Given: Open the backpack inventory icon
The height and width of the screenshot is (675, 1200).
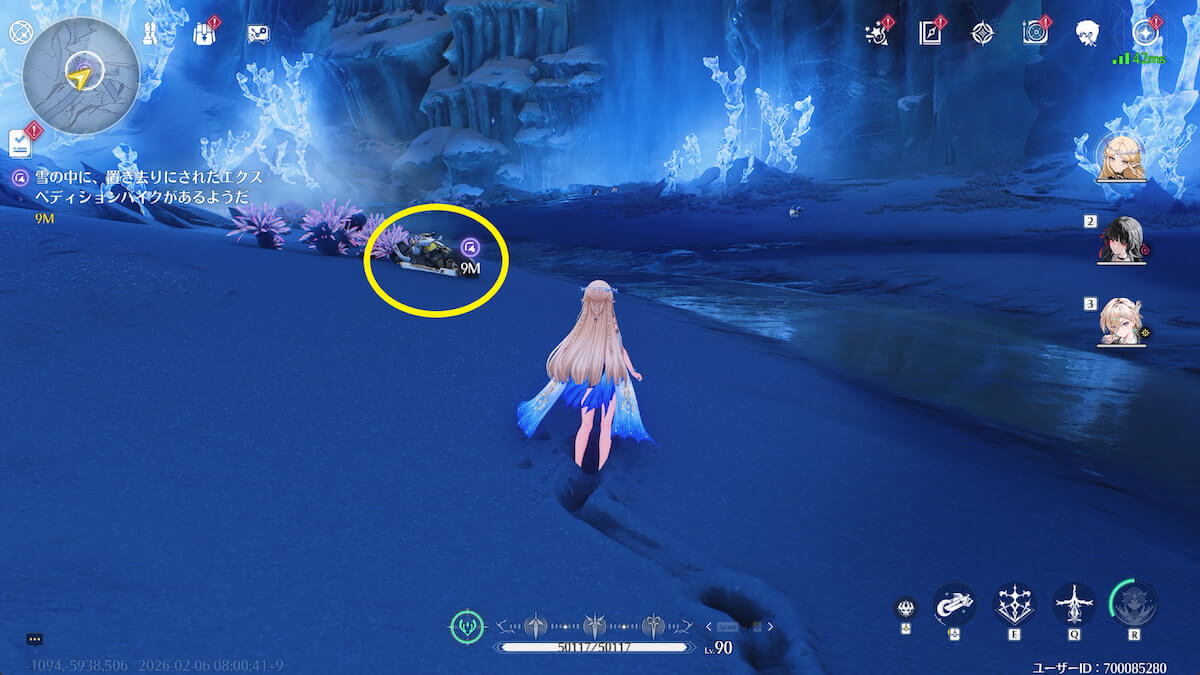Looking at the screenshot, I should (x=204, y=34).
